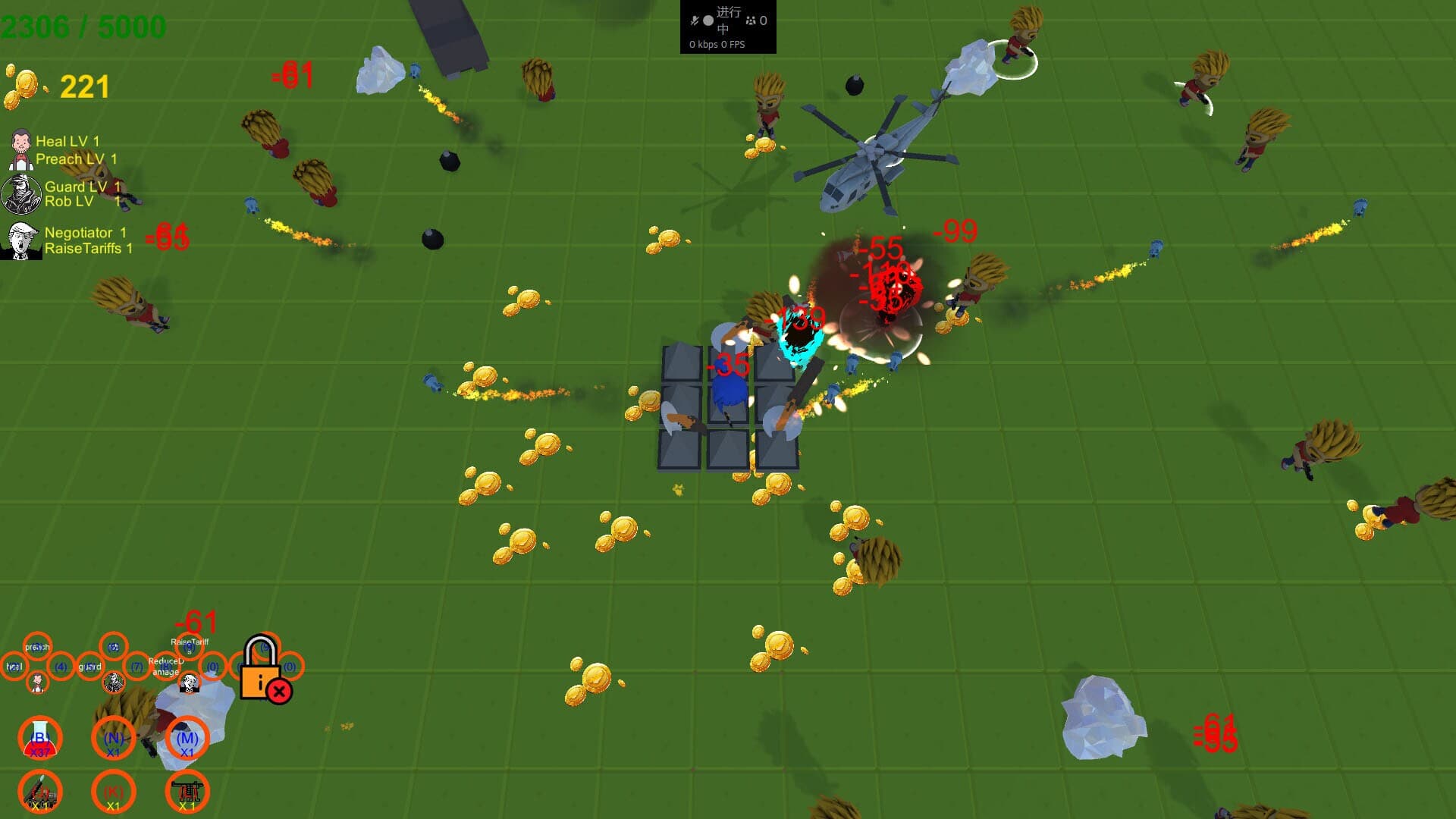The width and height of the screenshot is (1456, 819).
Task: Activate the preach skill icon
Action: pos(38,647)
